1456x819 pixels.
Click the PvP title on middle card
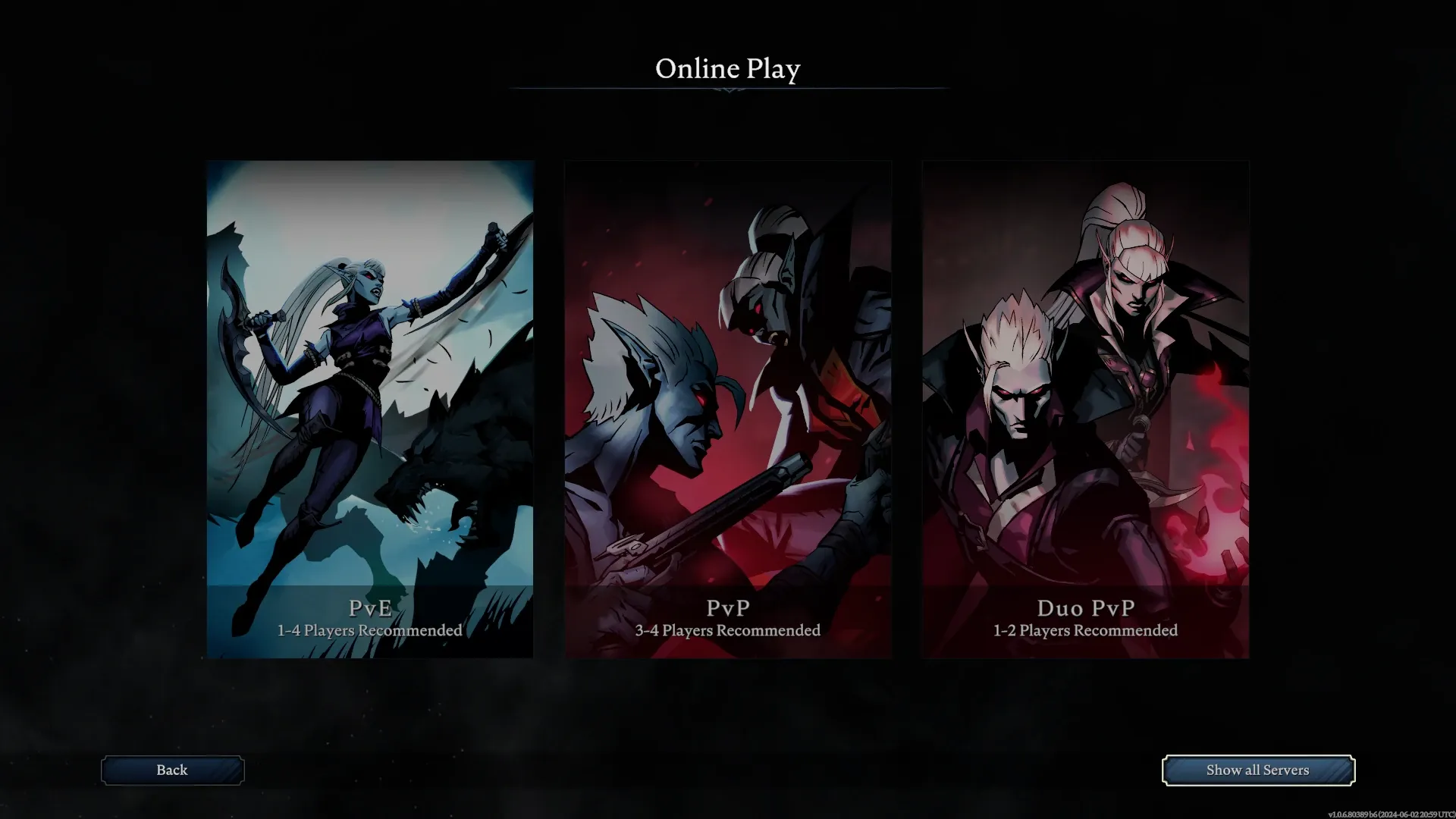(727, 607)
